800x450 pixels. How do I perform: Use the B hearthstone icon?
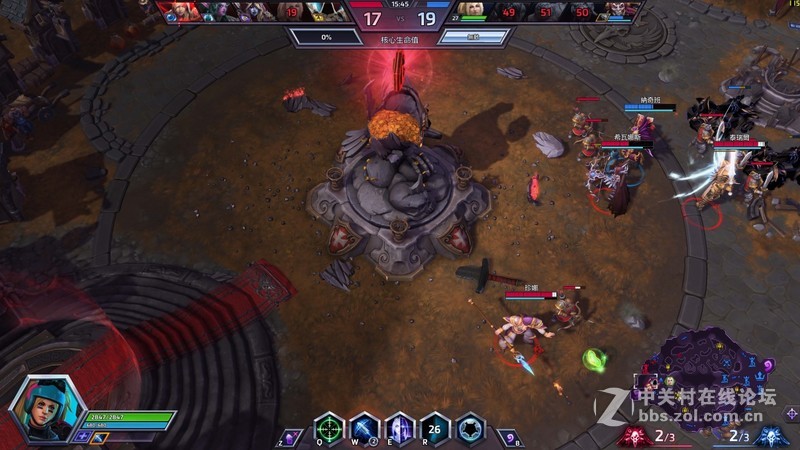coord(508,436)
